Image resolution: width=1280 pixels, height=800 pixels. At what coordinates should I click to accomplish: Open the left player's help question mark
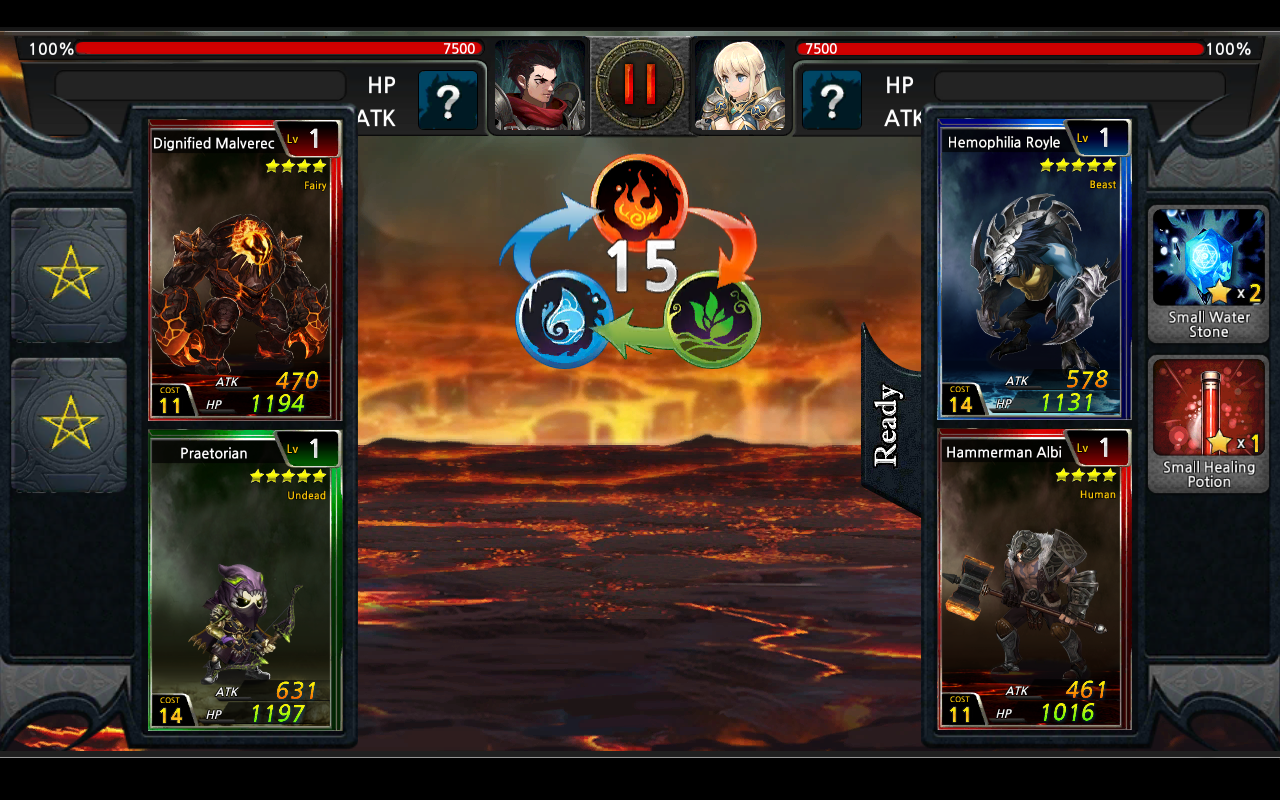point(447,100)
